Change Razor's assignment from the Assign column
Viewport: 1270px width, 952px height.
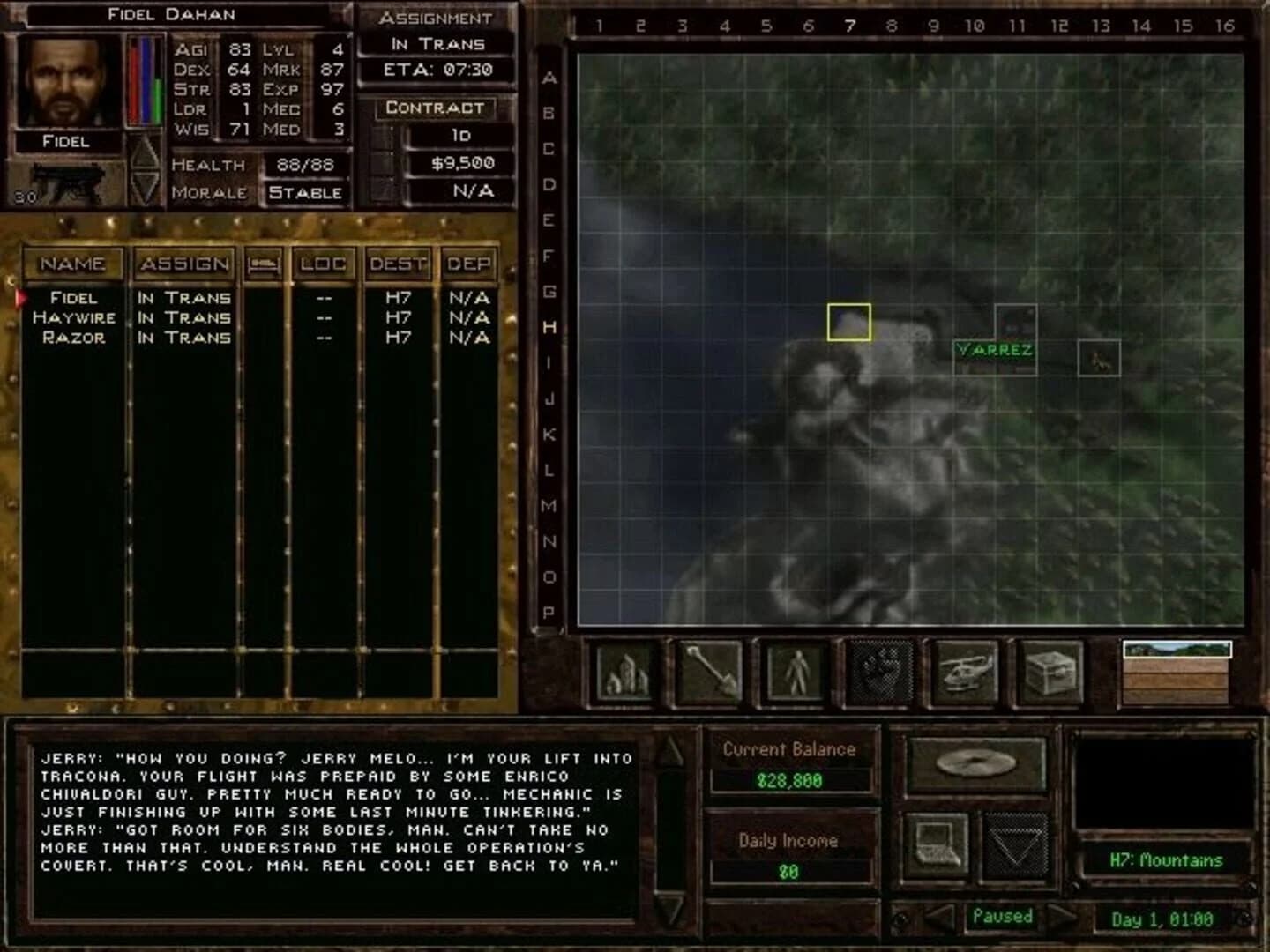[x=183, y=338]
